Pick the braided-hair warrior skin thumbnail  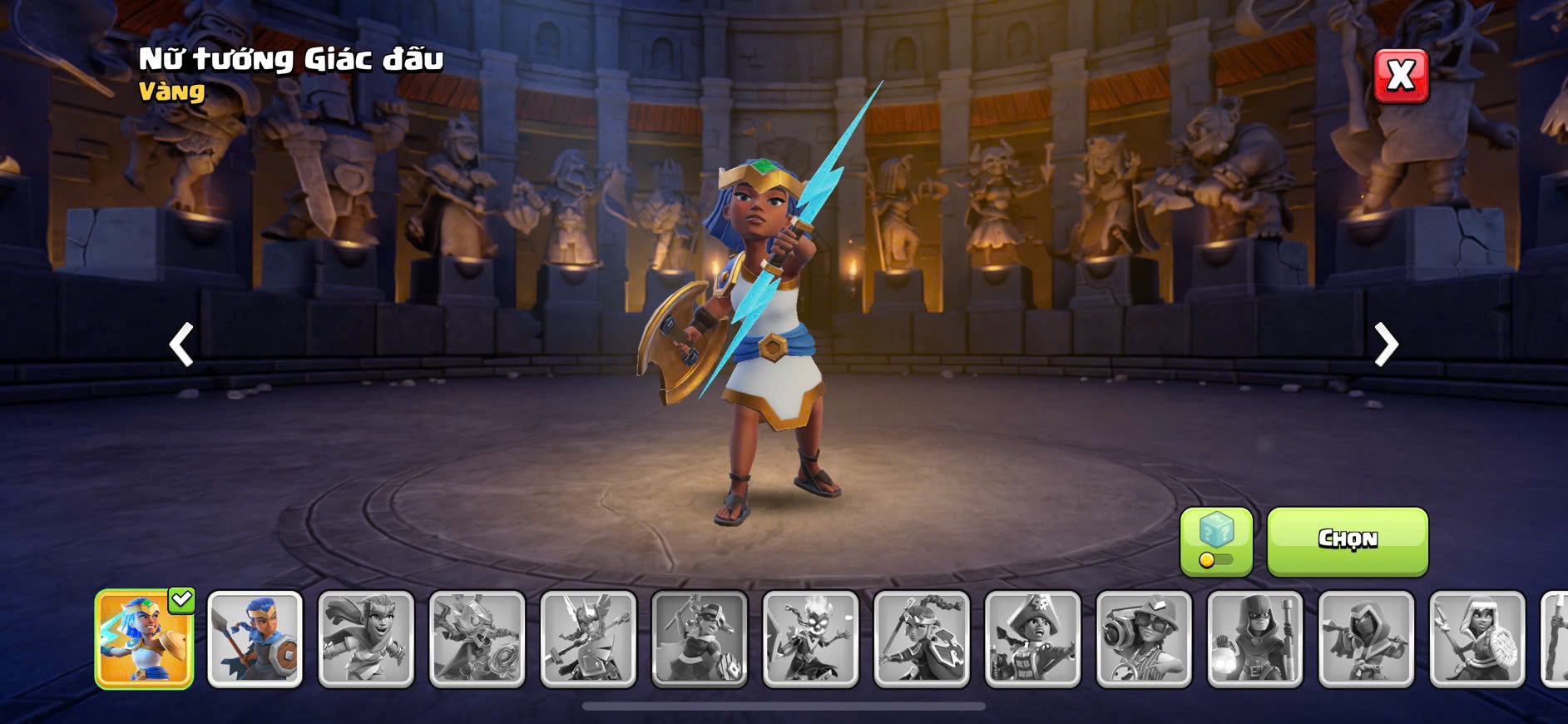[x=922, y=639]
